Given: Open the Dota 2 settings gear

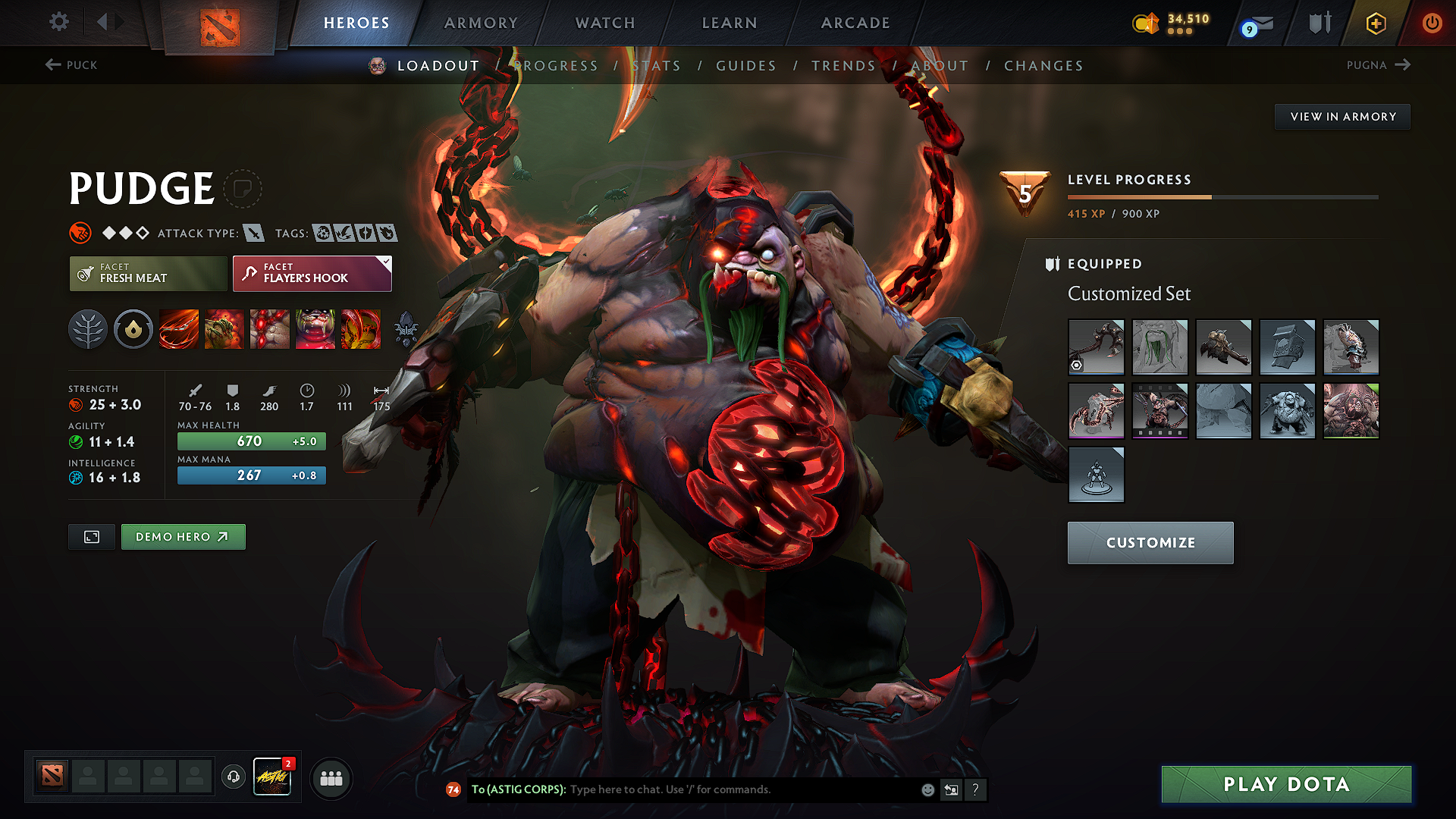Looking at the screenshot, I should [x=58, y=22].
